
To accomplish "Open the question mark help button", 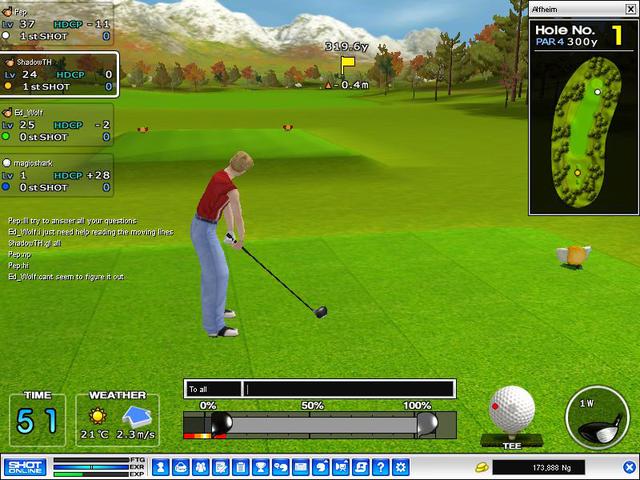I will click(381, 467).
